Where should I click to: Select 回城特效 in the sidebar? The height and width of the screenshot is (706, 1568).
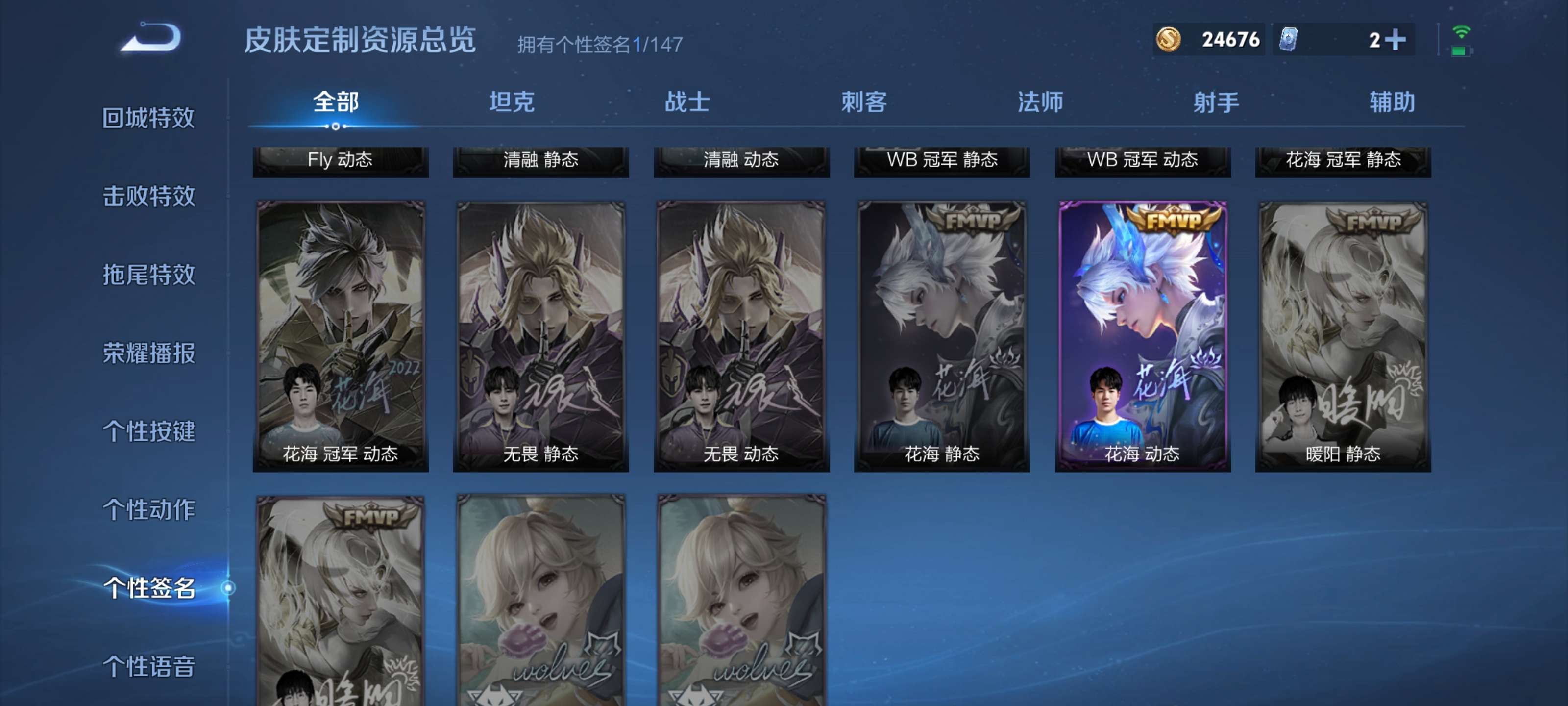pyautogui.click(x=149, y=120)
